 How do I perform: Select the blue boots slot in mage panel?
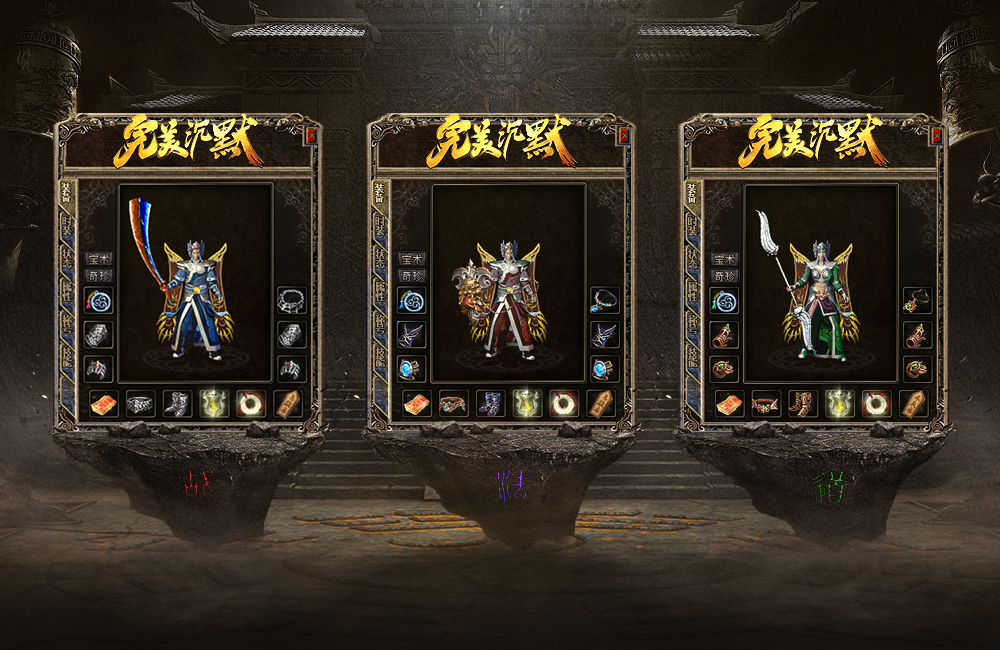point(490,403)
